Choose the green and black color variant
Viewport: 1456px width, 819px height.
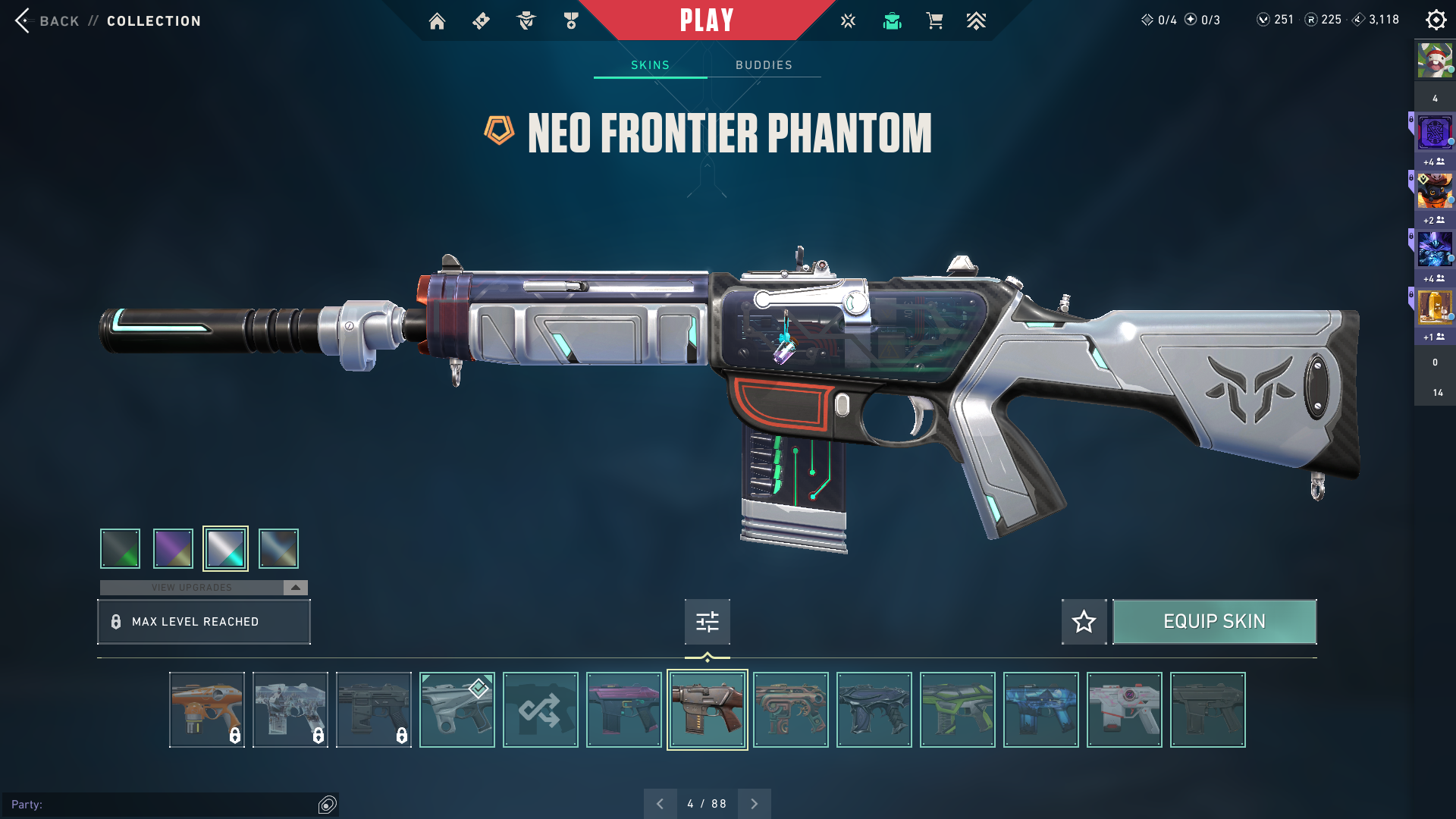(x=121, y=548)
